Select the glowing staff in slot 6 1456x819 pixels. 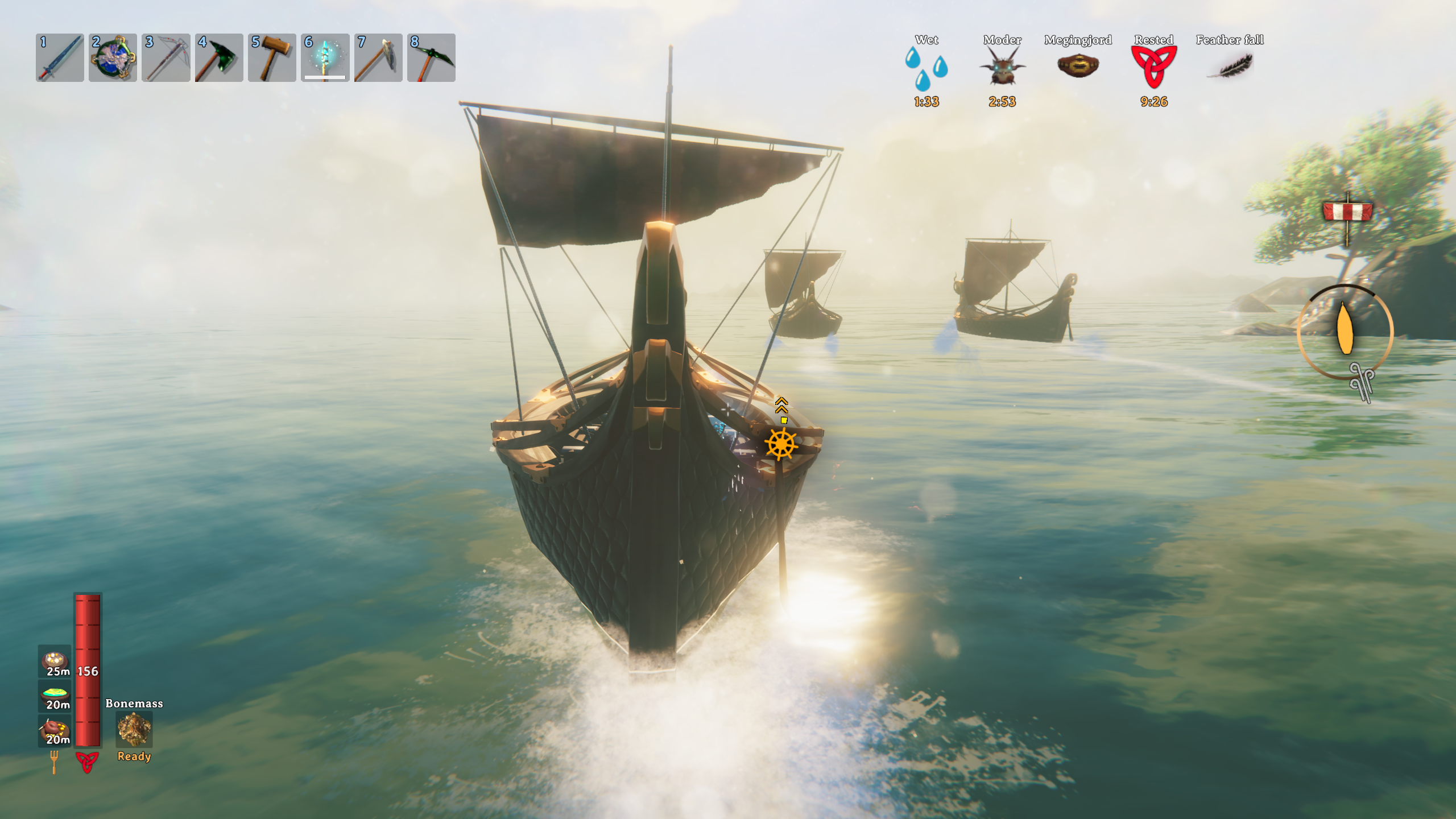[325, 57]
